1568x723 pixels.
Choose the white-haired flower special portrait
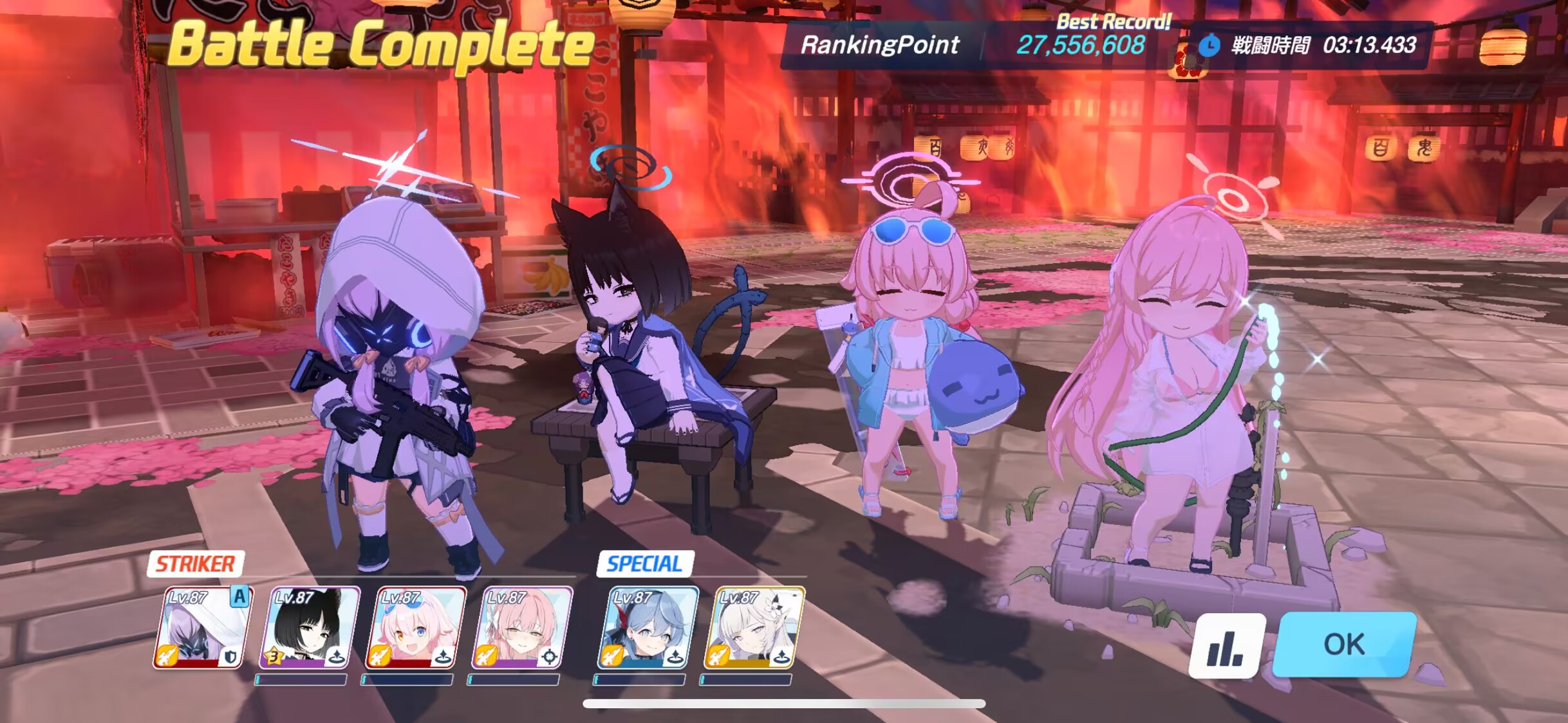(754, 627)
